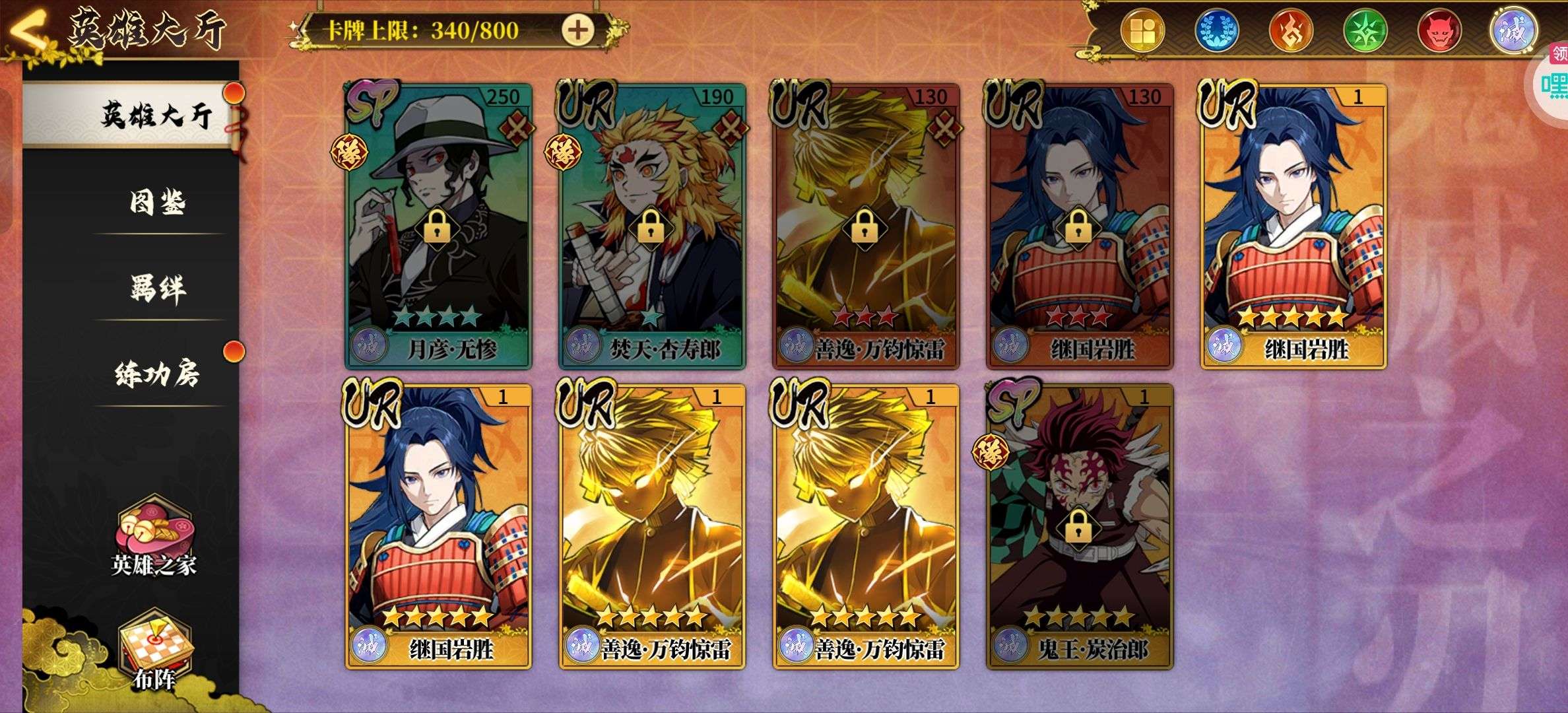The image size is (1568, 713).
Task: Filter heroes by blue laurel faction
Action: coord(1217,31)
